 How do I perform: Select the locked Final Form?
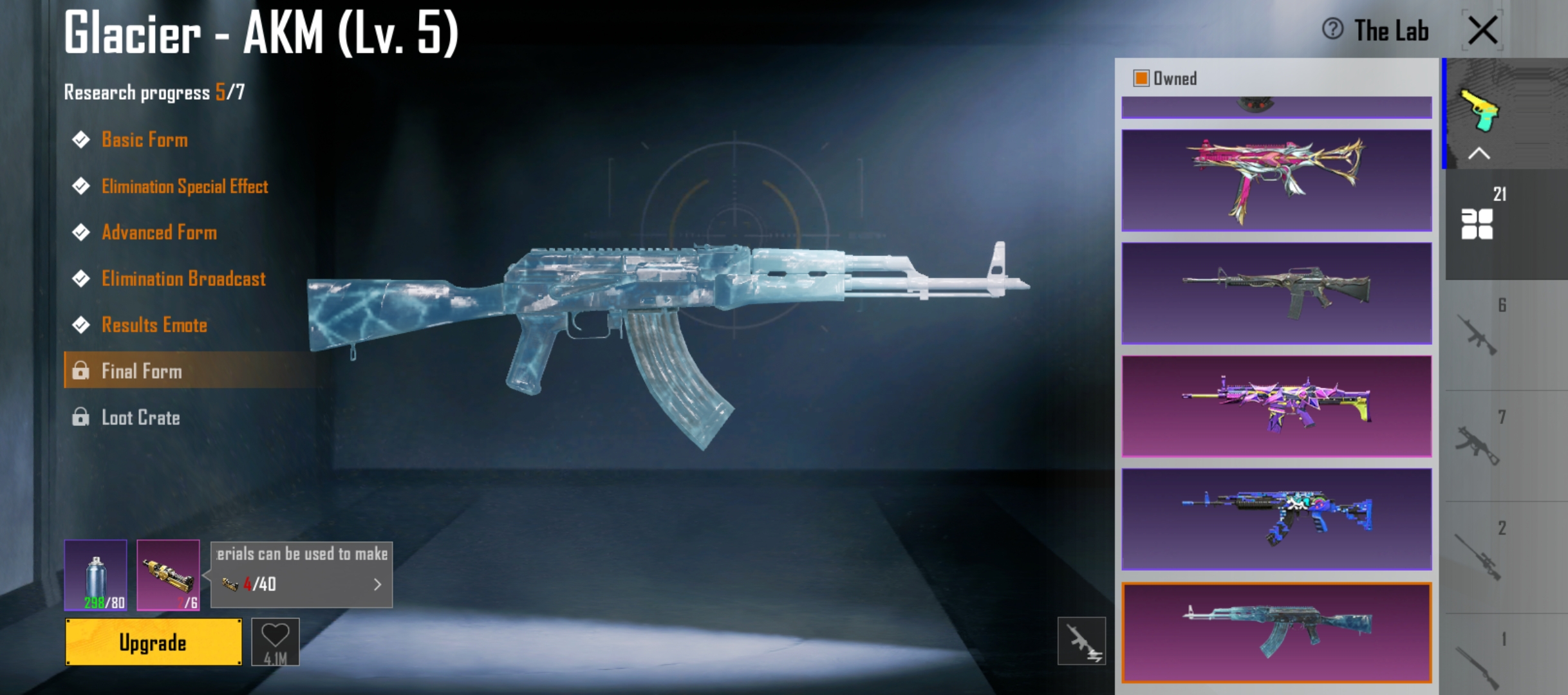click(x=142, y=371)
